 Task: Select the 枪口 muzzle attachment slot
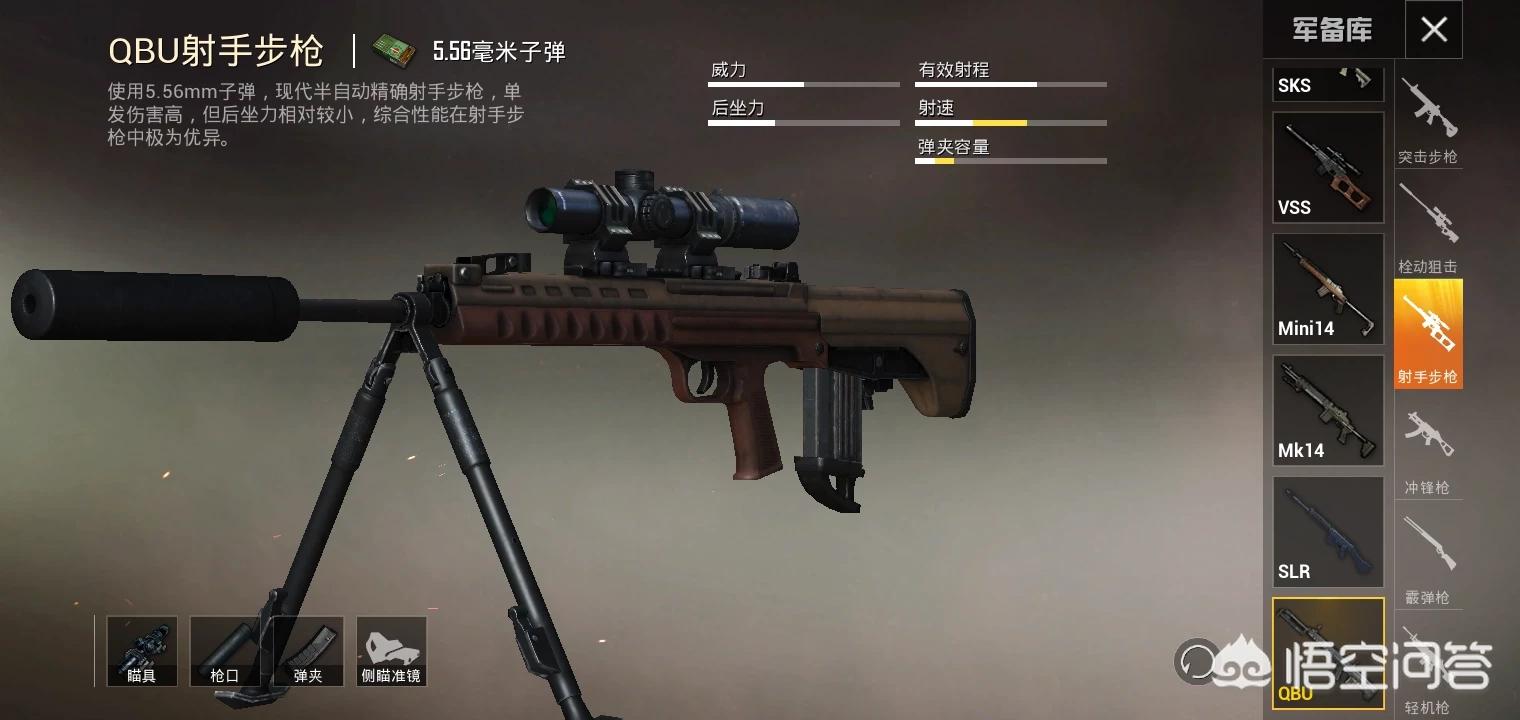coord(225,651)
